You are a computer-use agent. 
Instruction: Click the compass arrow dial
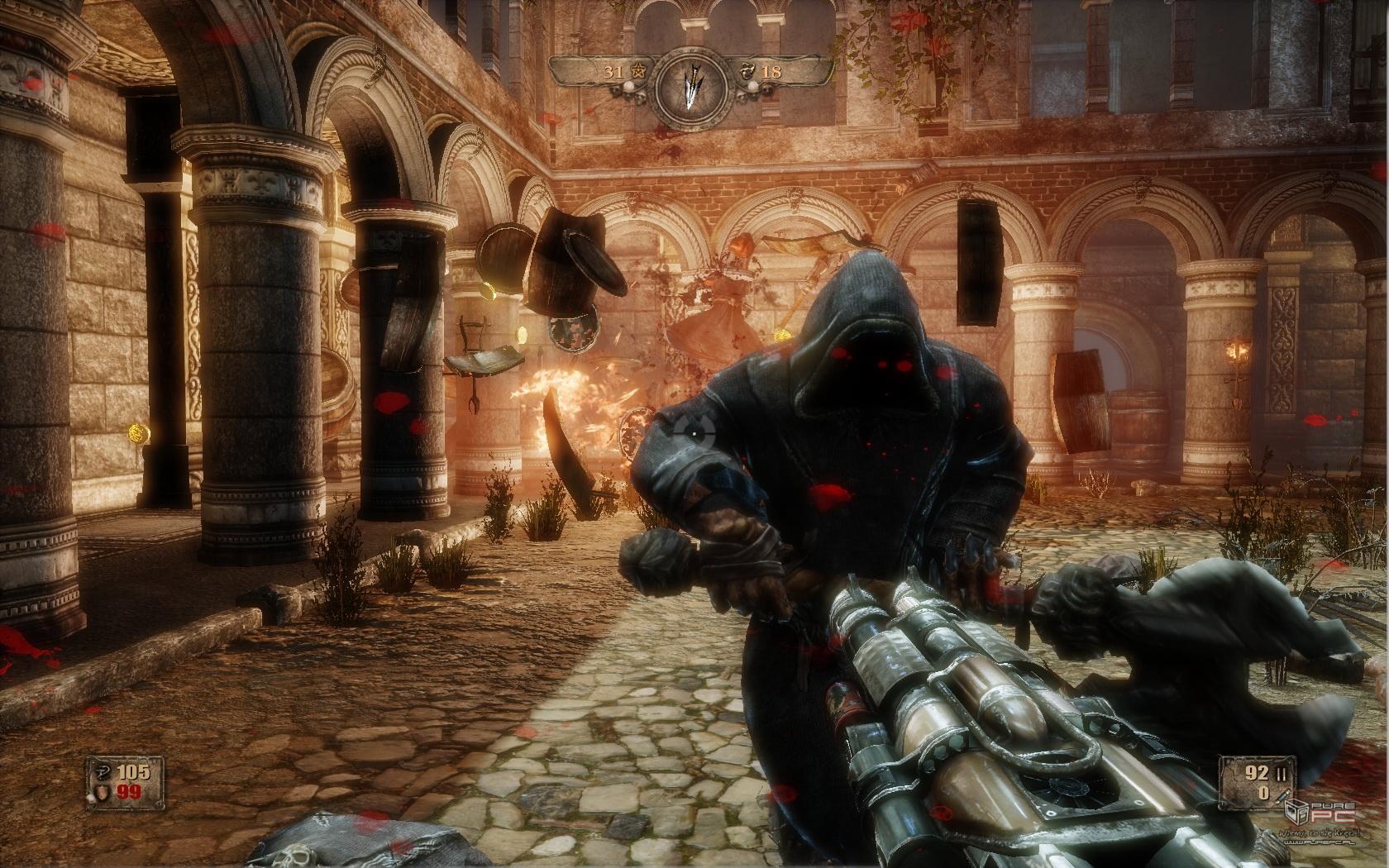point(692,84)
